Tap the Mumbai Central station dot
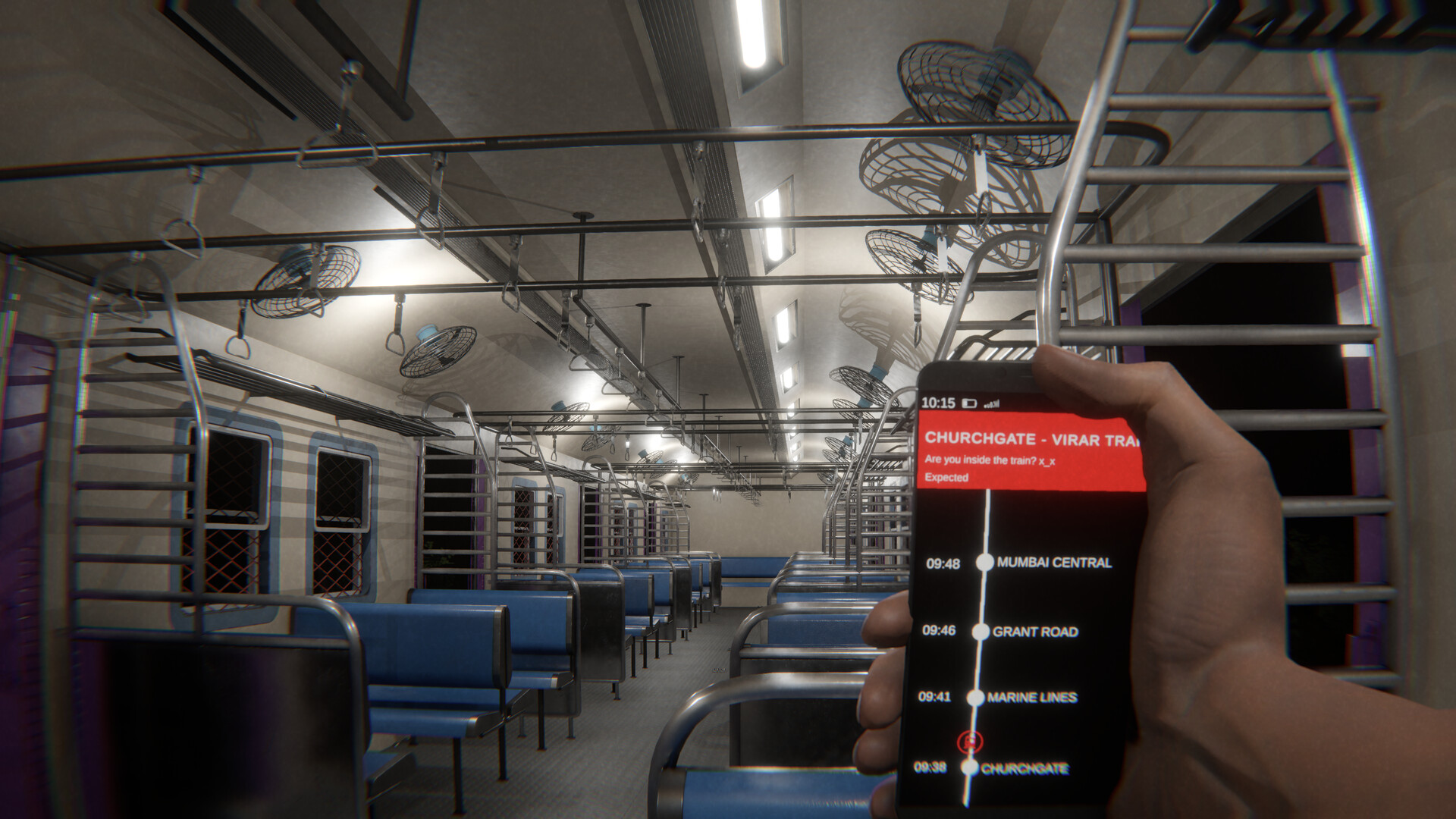Viewport: 1456px width, 819px height. [x=986, y=563]
